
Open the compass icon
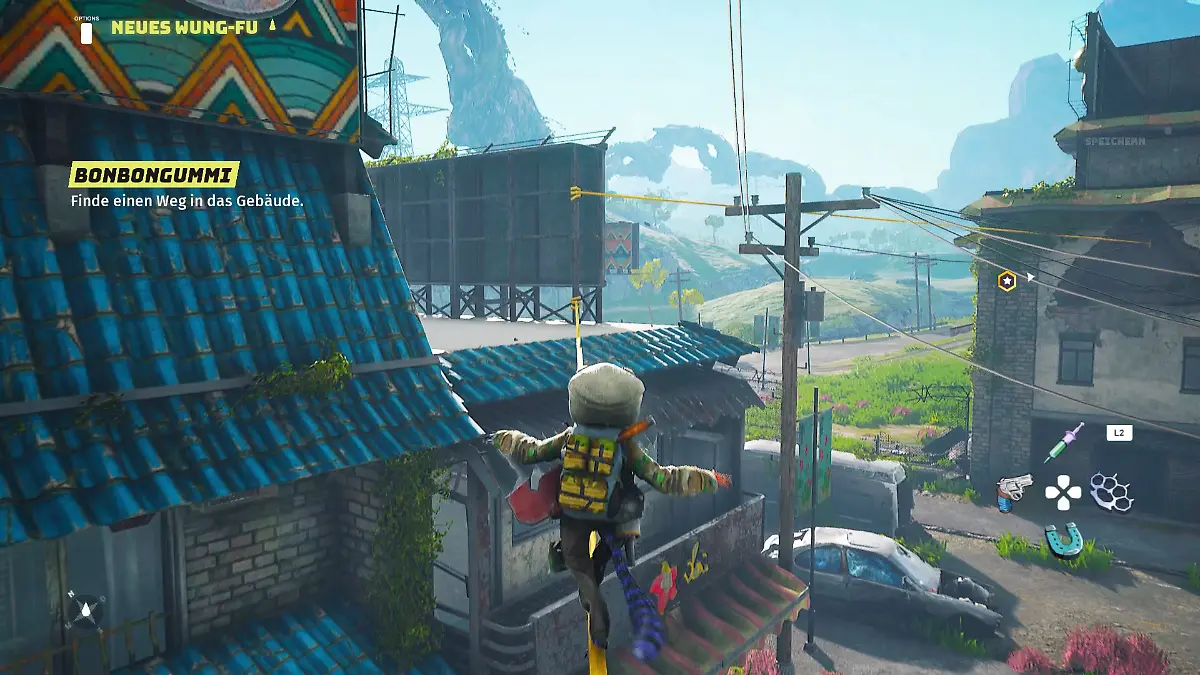[x=85, y=608]
